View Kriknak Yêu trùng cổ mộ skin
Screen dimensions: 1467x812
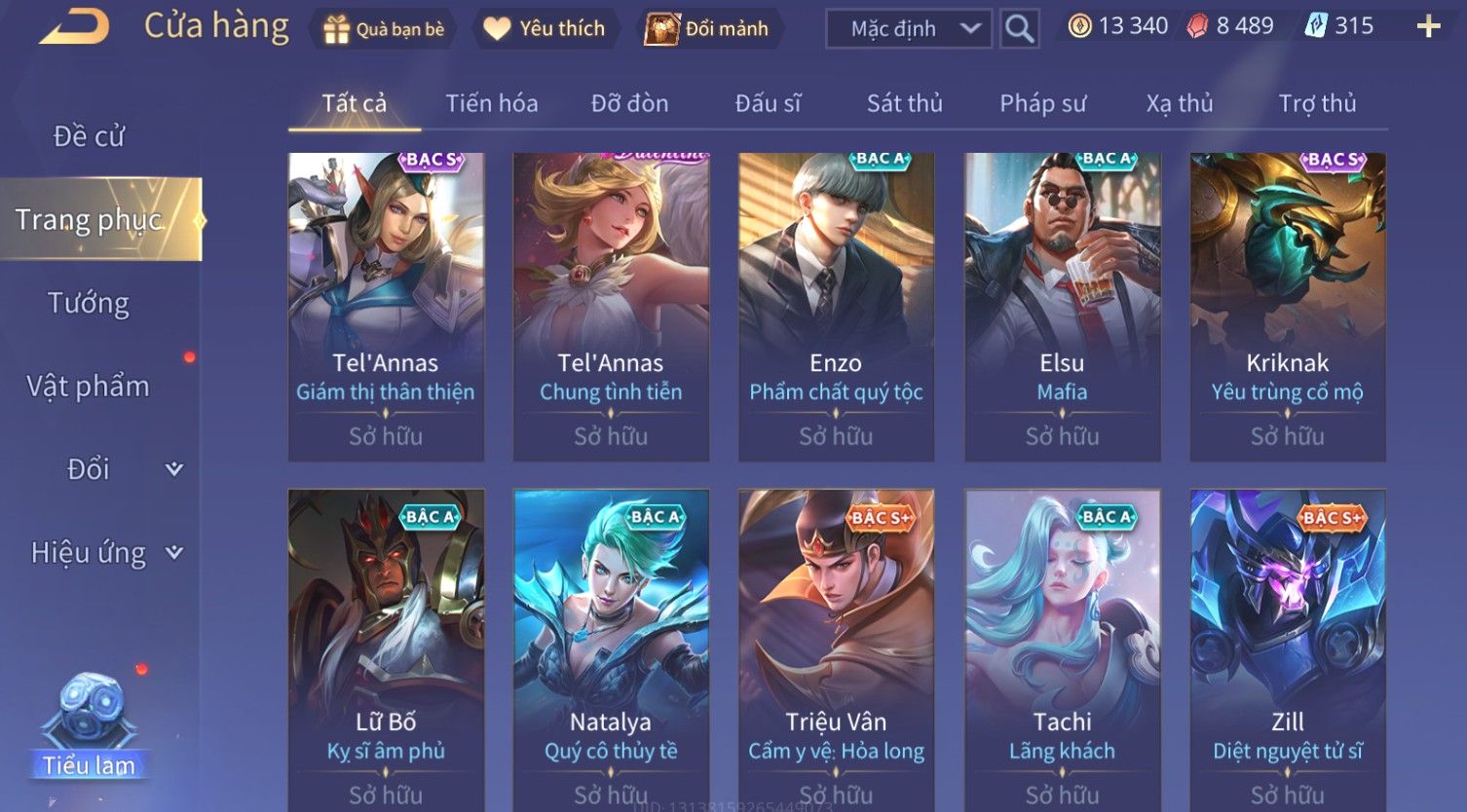point(1287,307)
